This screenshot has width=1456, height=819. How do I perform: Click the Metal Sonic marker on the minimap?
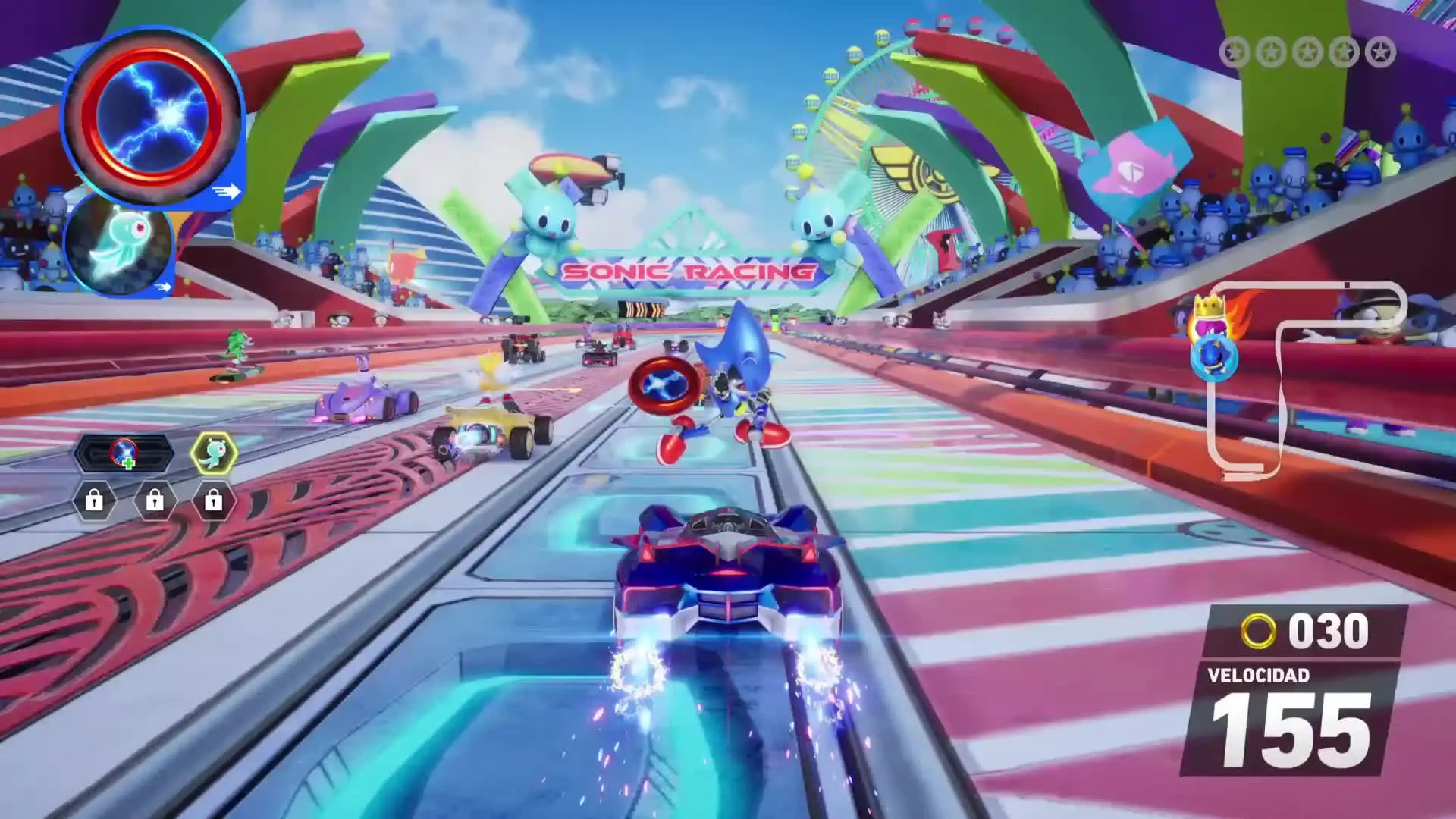click(1214, 358)
